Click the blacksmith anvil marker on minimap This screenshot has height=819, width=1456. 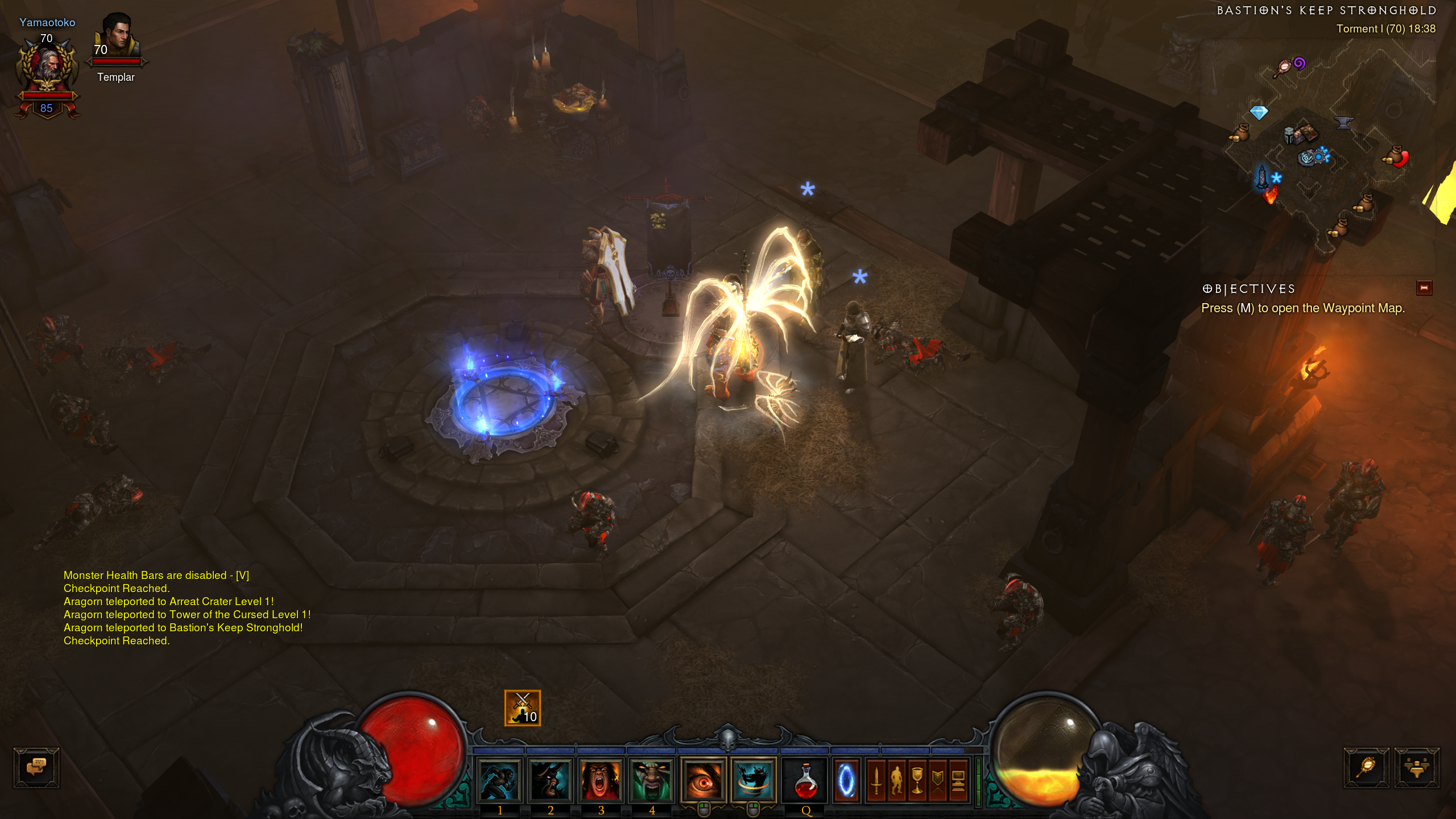(x=1343, y=122)
